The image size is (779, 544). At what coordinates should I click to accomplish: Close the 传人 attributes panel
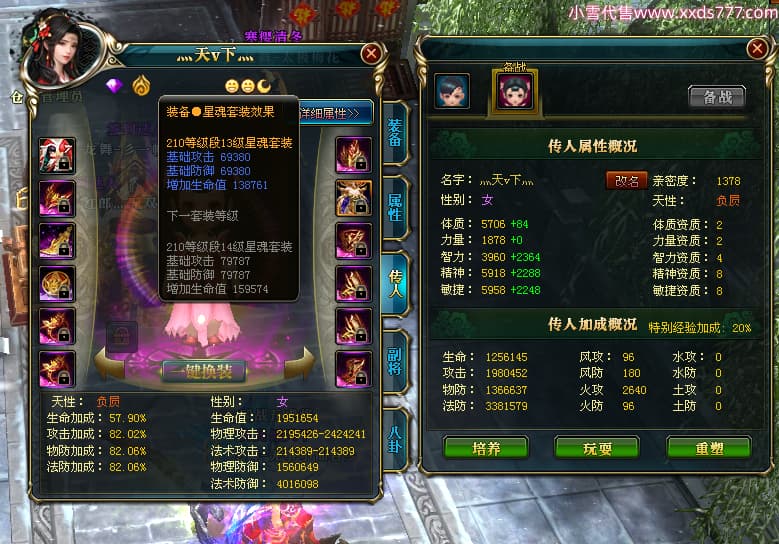click(x=756, y=48)
